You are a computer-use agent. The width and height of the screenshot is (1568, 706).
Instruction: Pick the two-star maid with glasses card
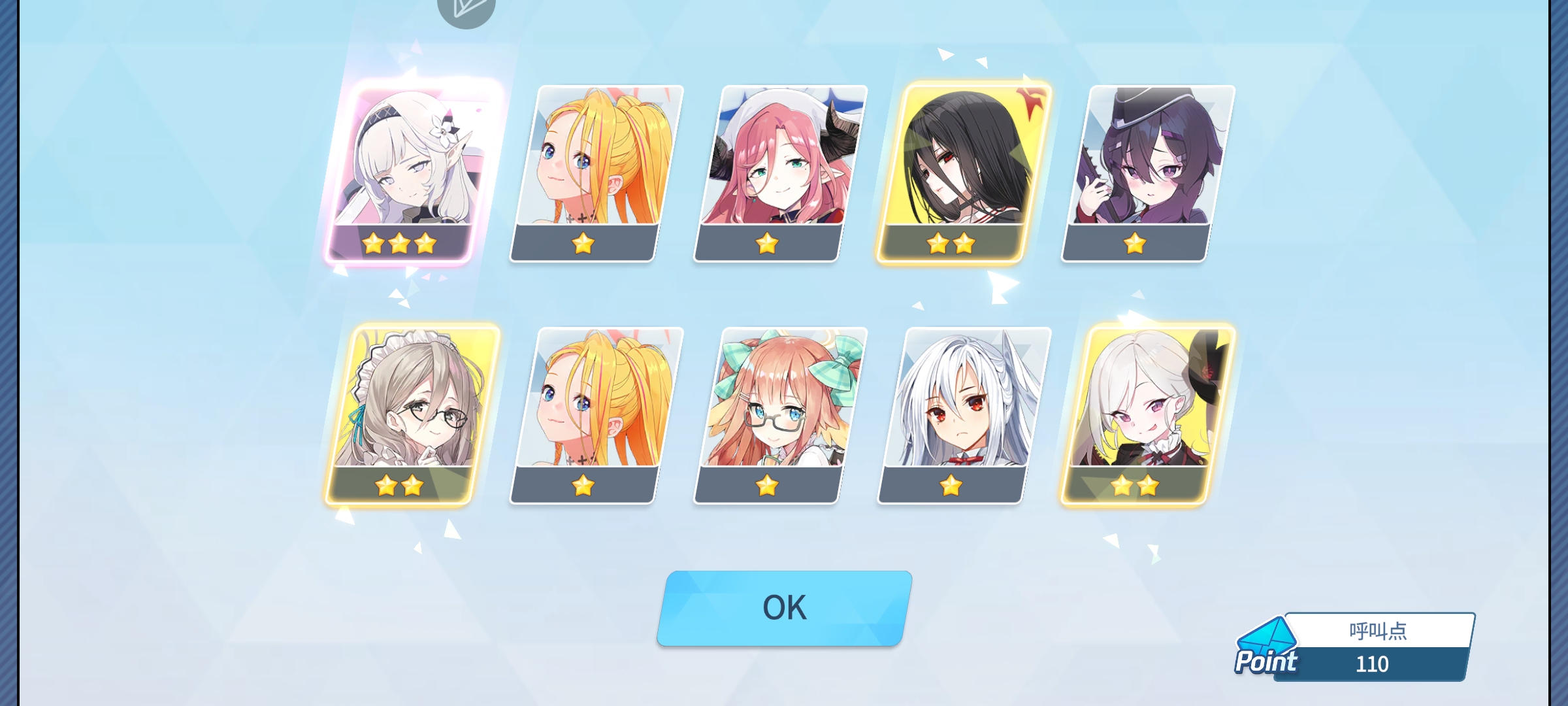coord(412,415)
